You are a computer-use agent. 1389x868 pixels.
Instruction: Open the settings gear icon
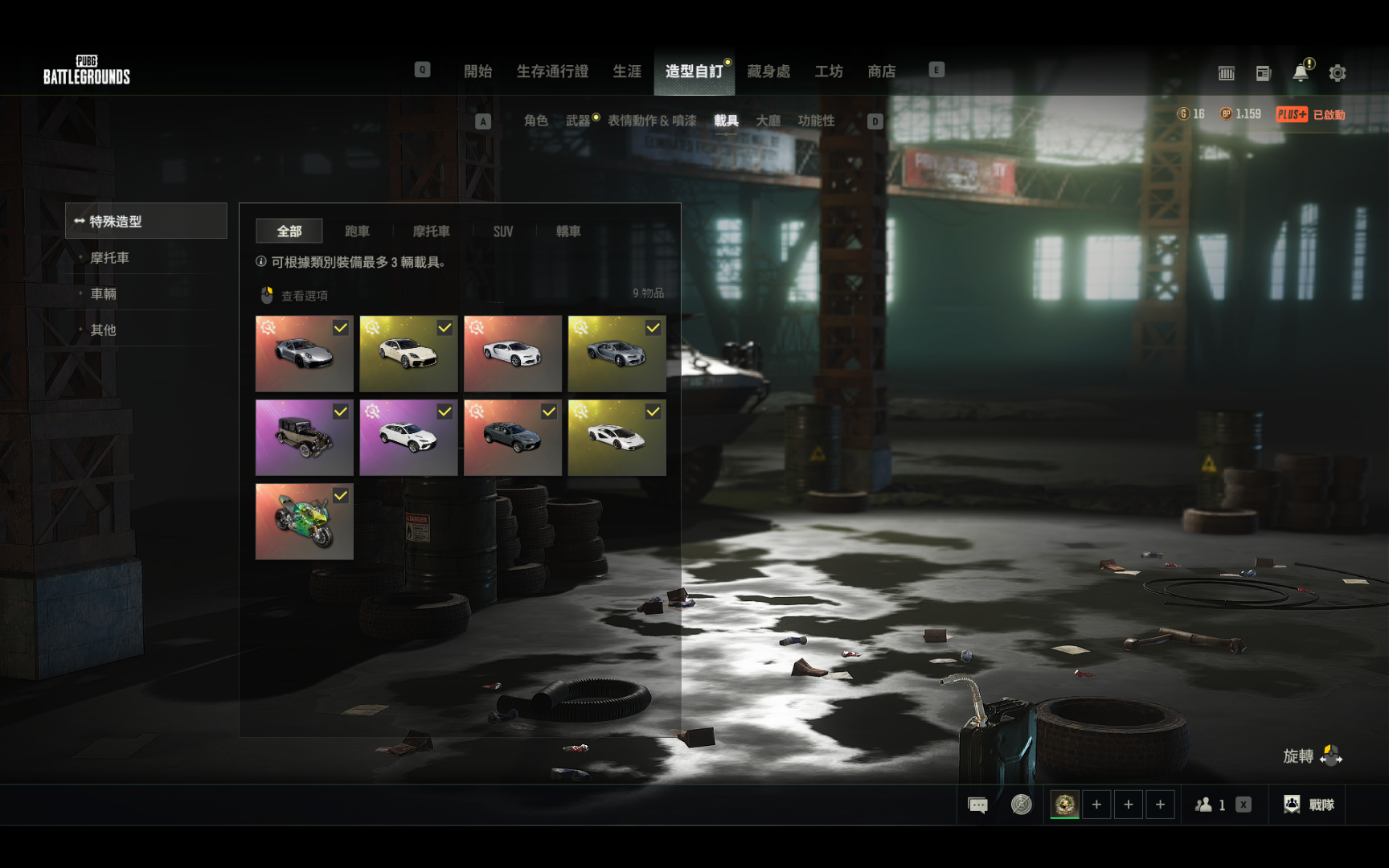click(1338, 73)
